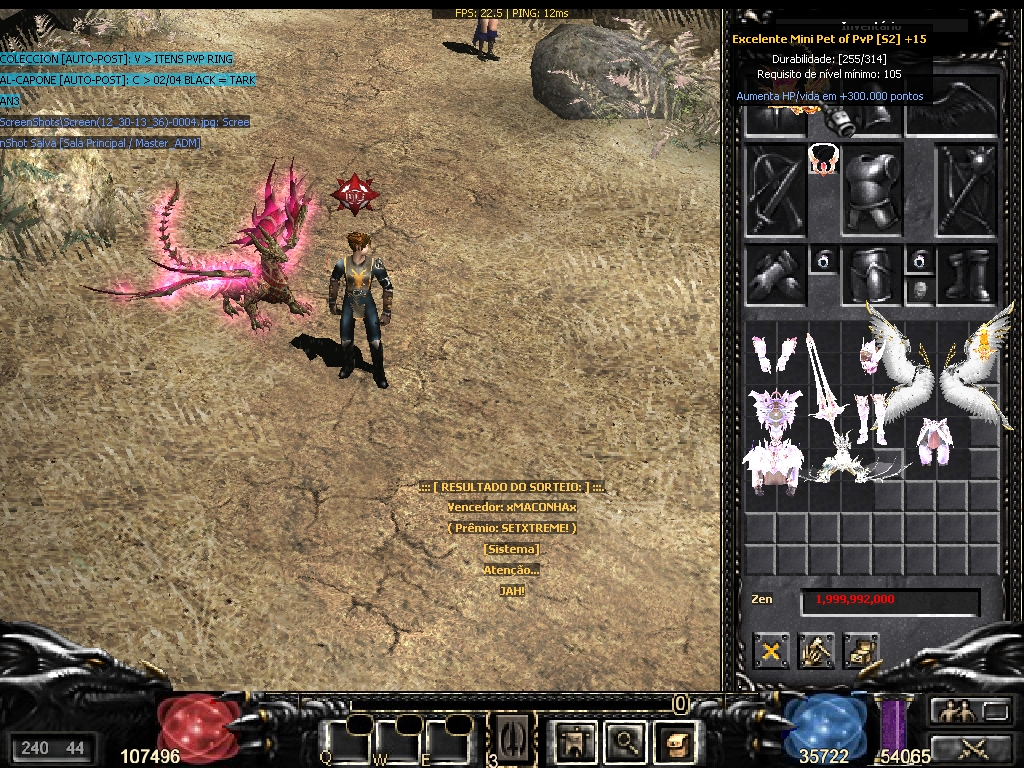Toggle inventory with the chest hotbar button
The width and height of the screenshot is (1024, 768).
click(x=673, y=741)
